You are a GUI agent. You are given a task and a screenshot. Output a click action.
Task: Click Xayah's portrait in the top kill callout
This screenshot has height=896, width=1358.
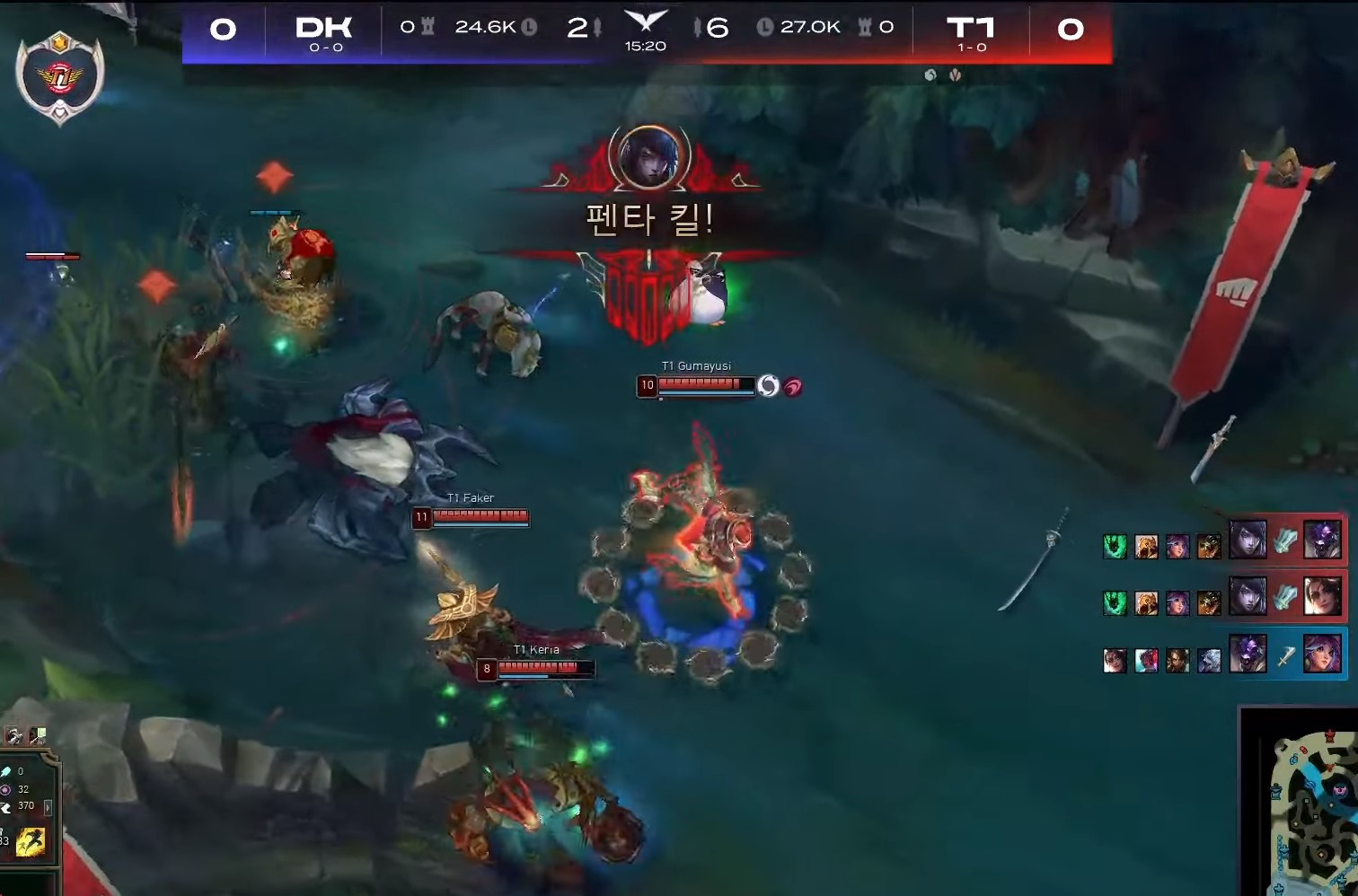click(x=1248, y=539)
